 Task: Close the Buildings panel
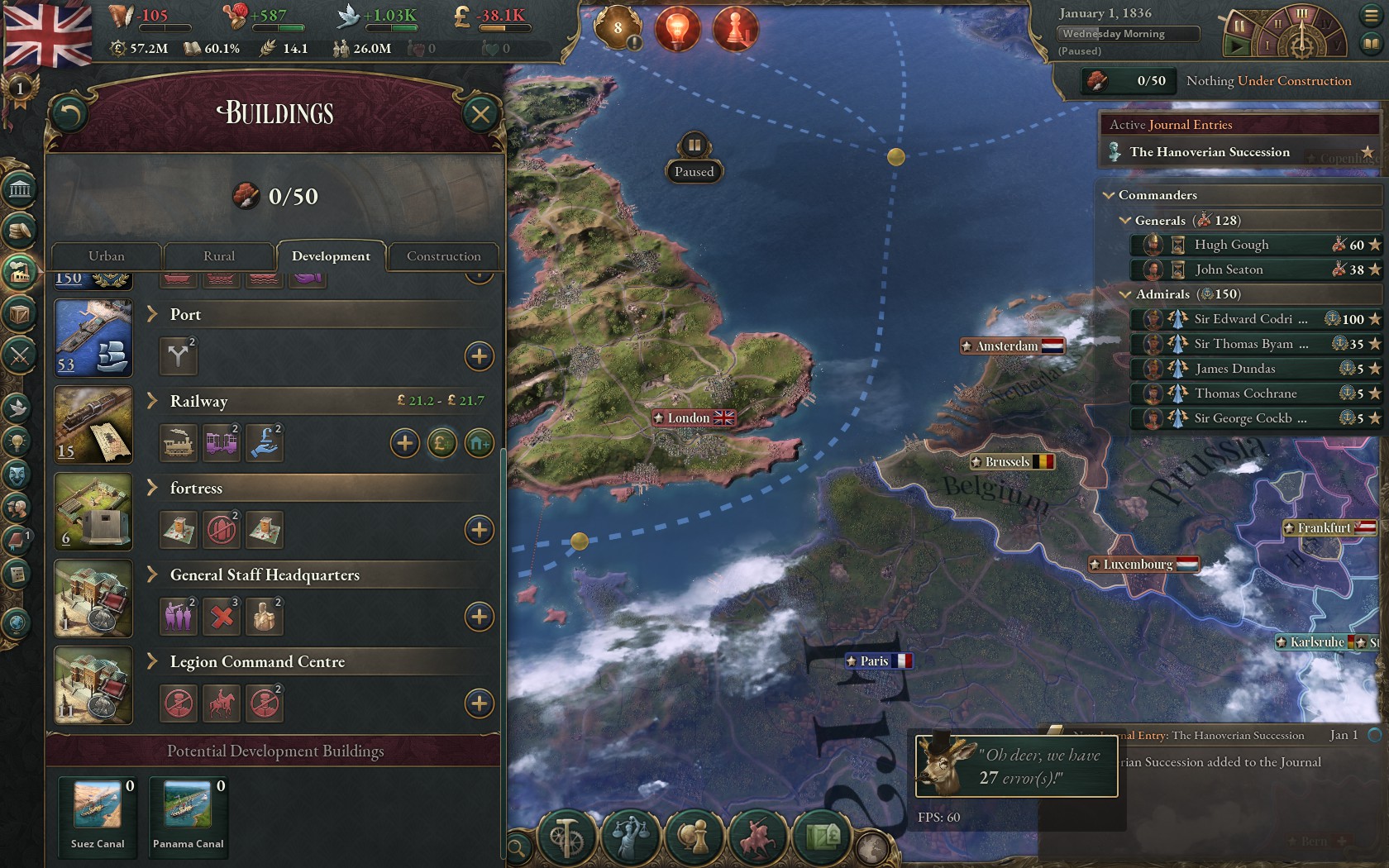tap(480, 114)
